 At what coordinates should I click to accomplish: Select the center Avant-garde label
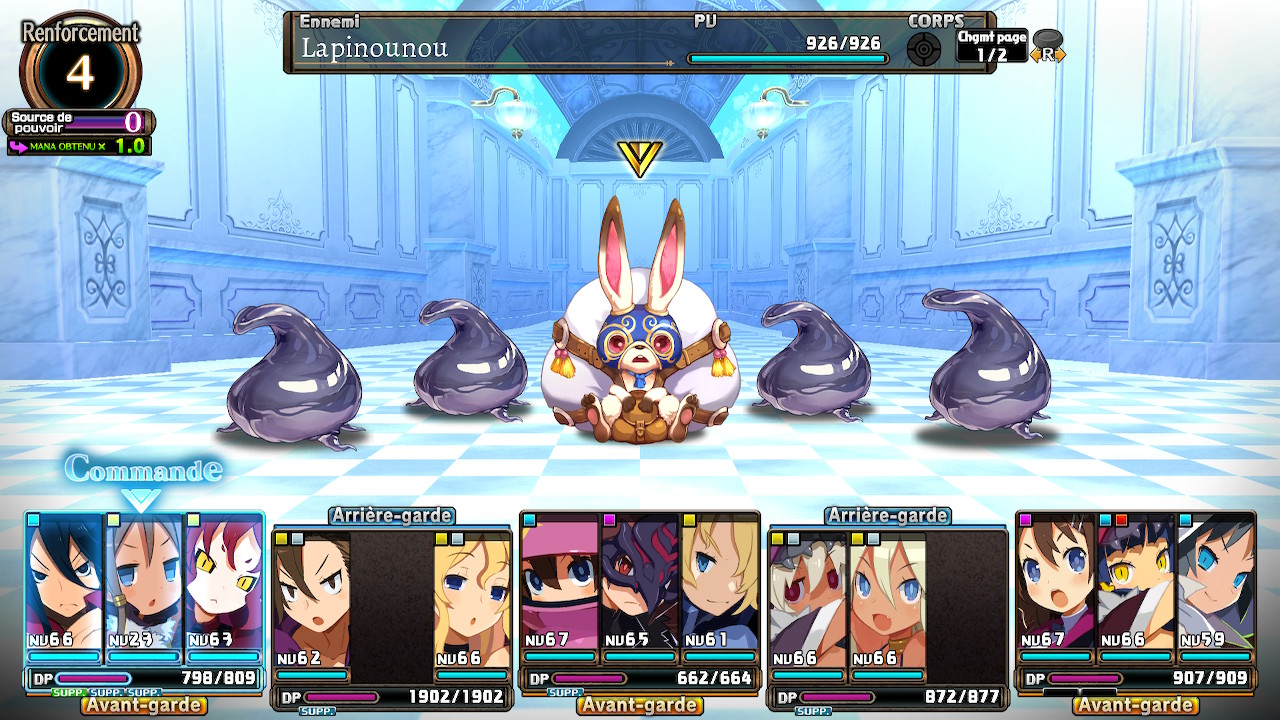(640, 704)
